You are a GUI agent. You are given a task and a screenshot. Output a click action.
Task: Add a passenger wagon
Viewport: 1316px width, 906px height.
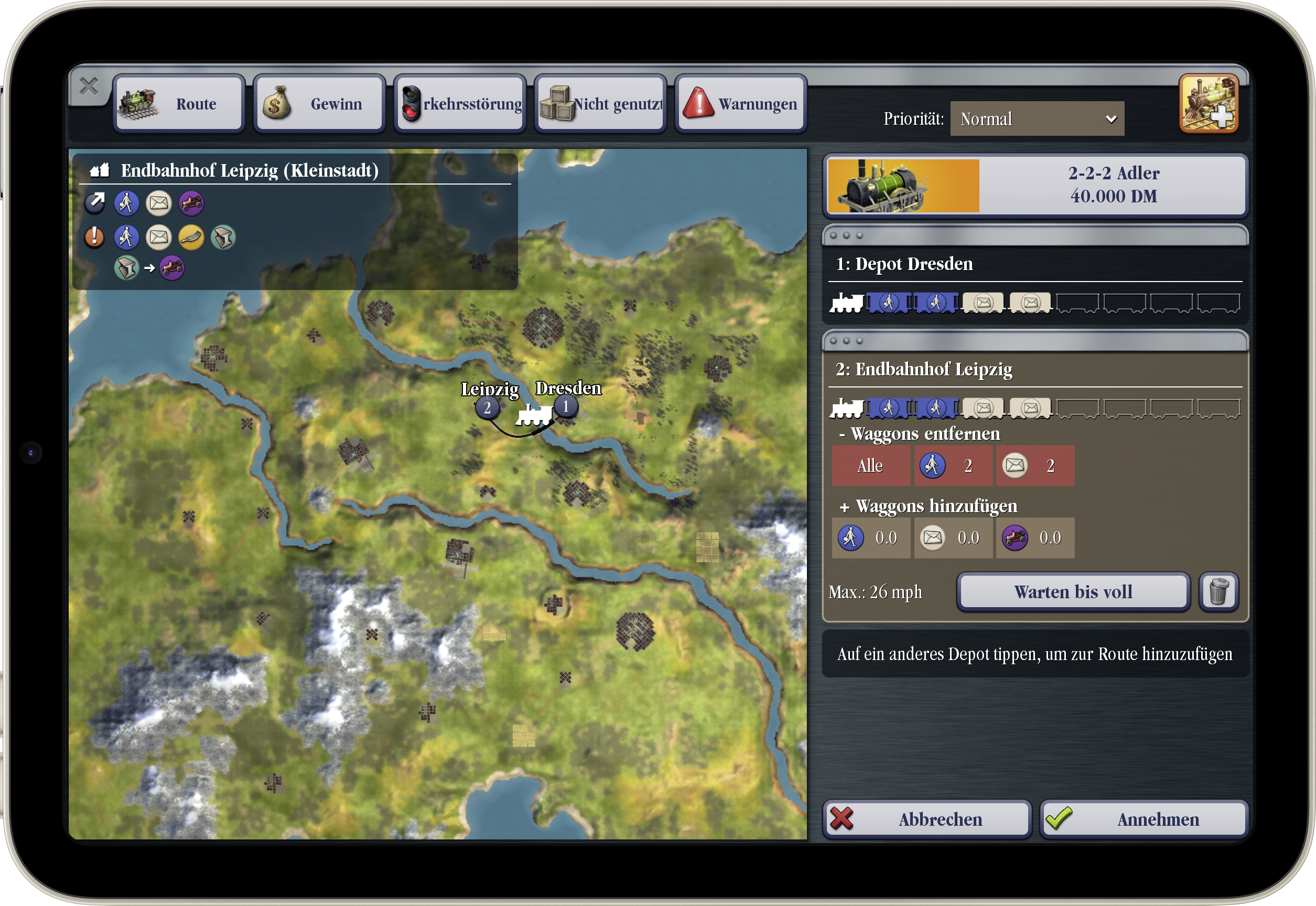pyautogui.click(x=870, y=537)
